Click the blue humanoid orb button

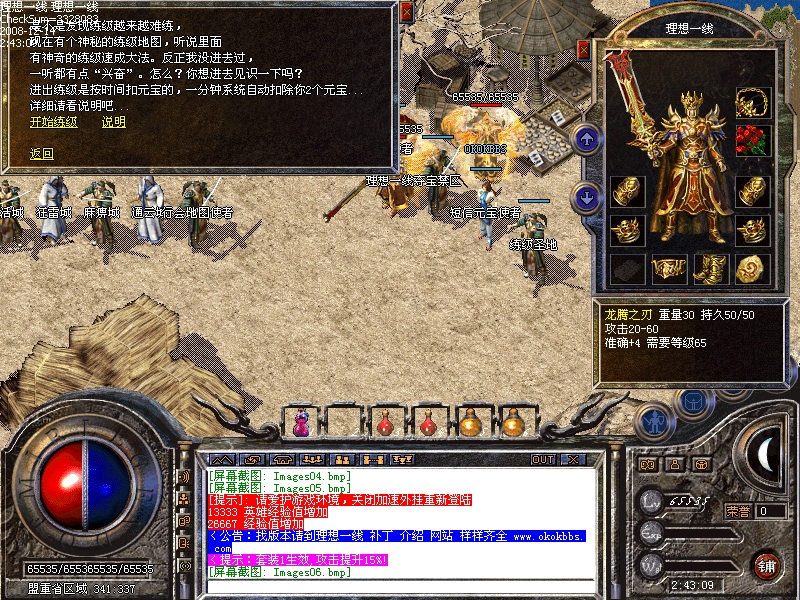(653, 423)
